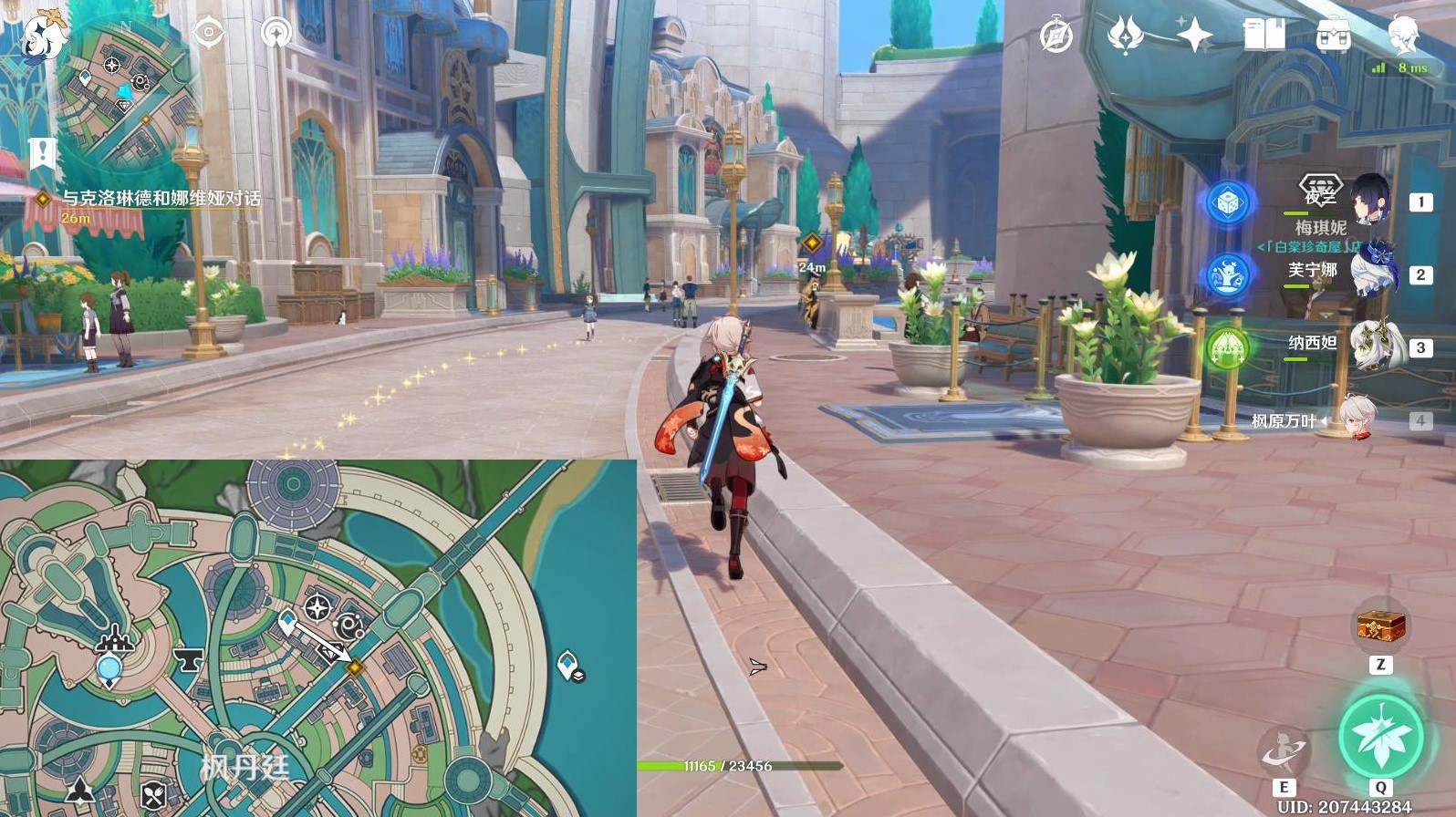This screenshot has width=1456, height=817.
Task: Open the quest log exclamation icon
Action: 43,153
